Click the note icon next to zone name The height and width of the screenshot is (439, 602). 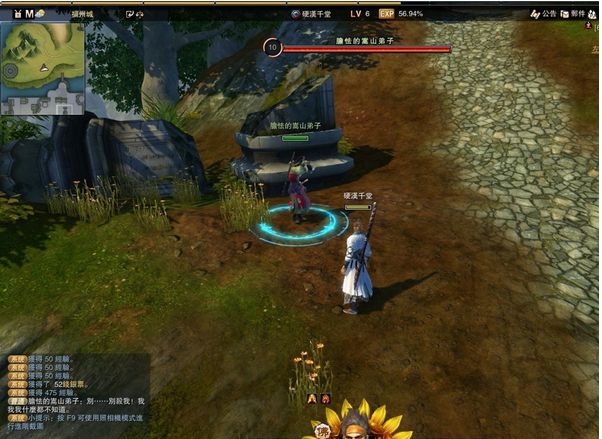click(x=131, y=14)
